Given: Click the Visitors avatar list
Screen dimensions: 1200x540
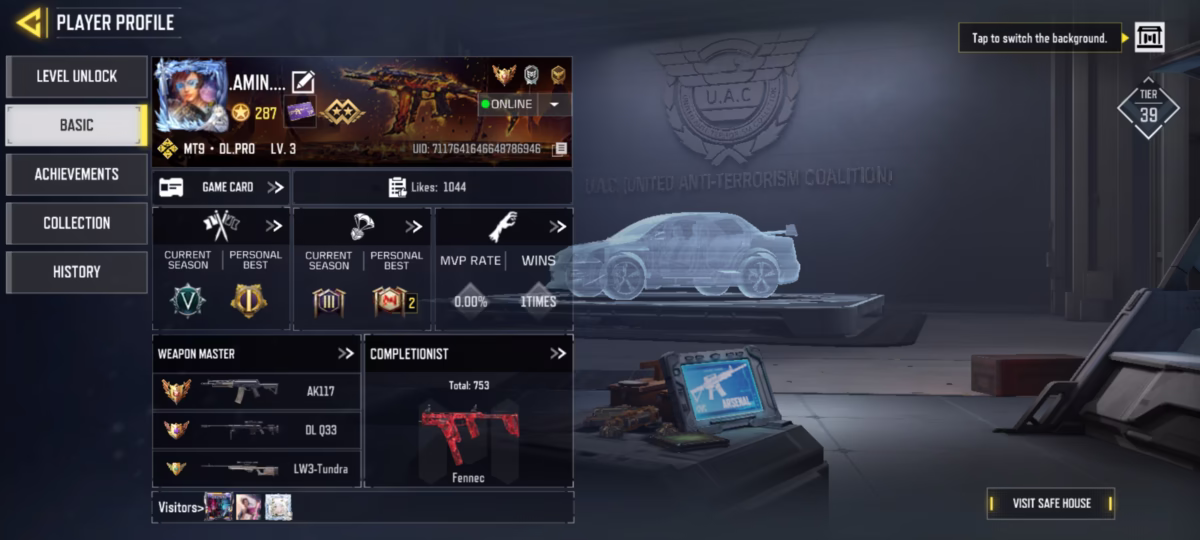Looking at the screenshot, I should (248, 507).
